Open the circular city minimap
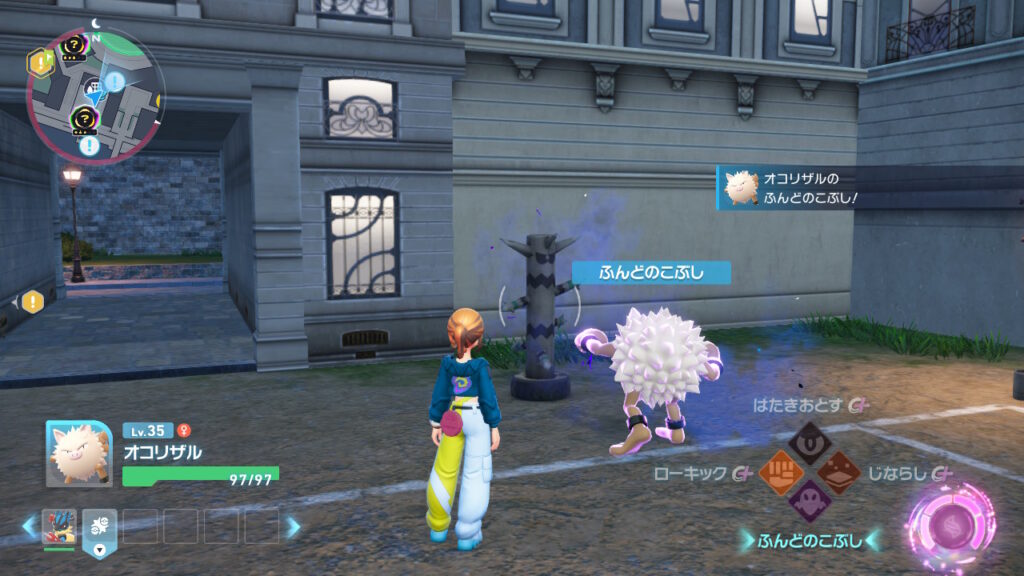Image resolution: width=1024 pixels, height=576 pixels. point(96,95)
